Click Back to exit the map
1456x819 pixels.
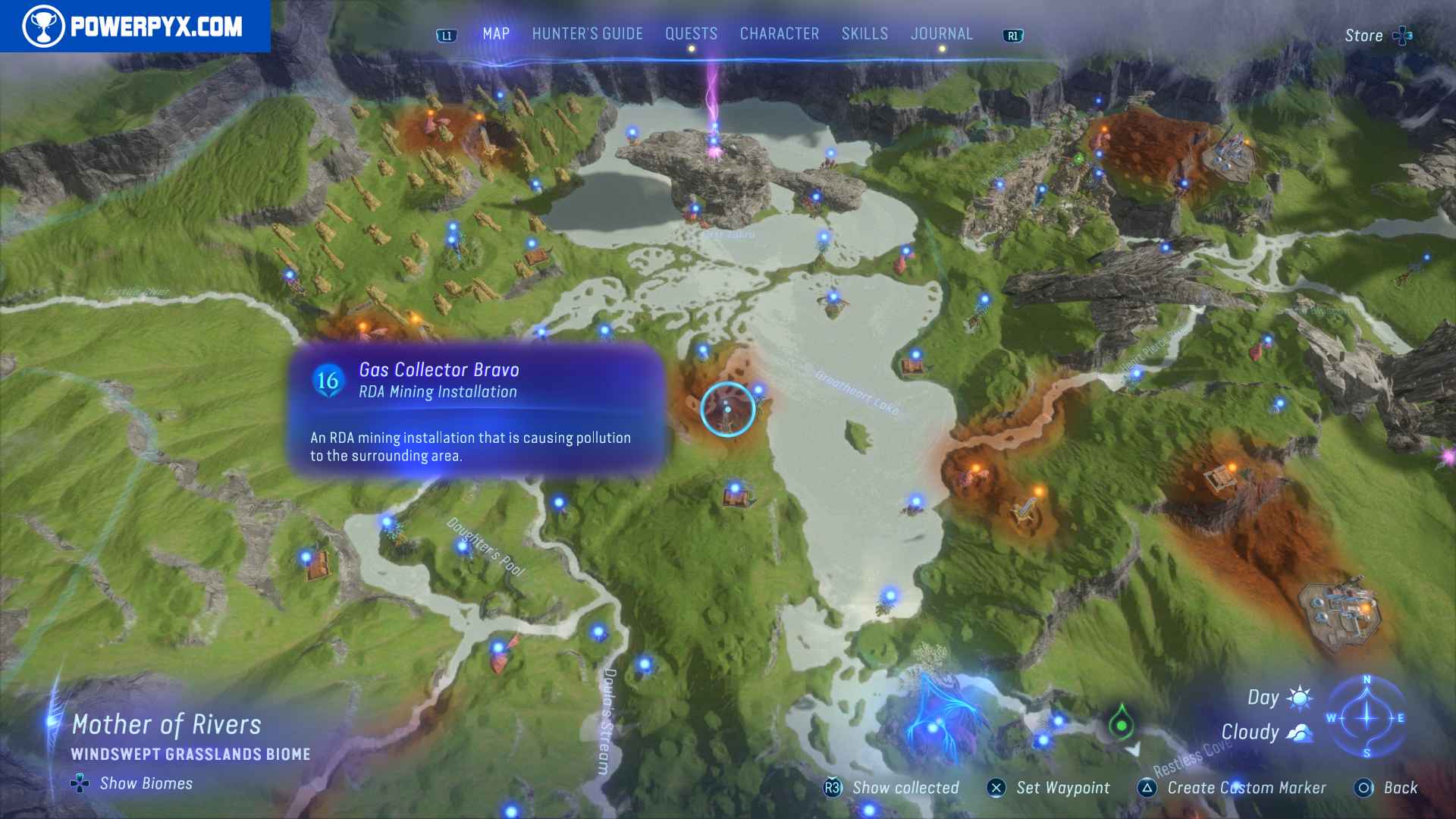(1400, 789)
